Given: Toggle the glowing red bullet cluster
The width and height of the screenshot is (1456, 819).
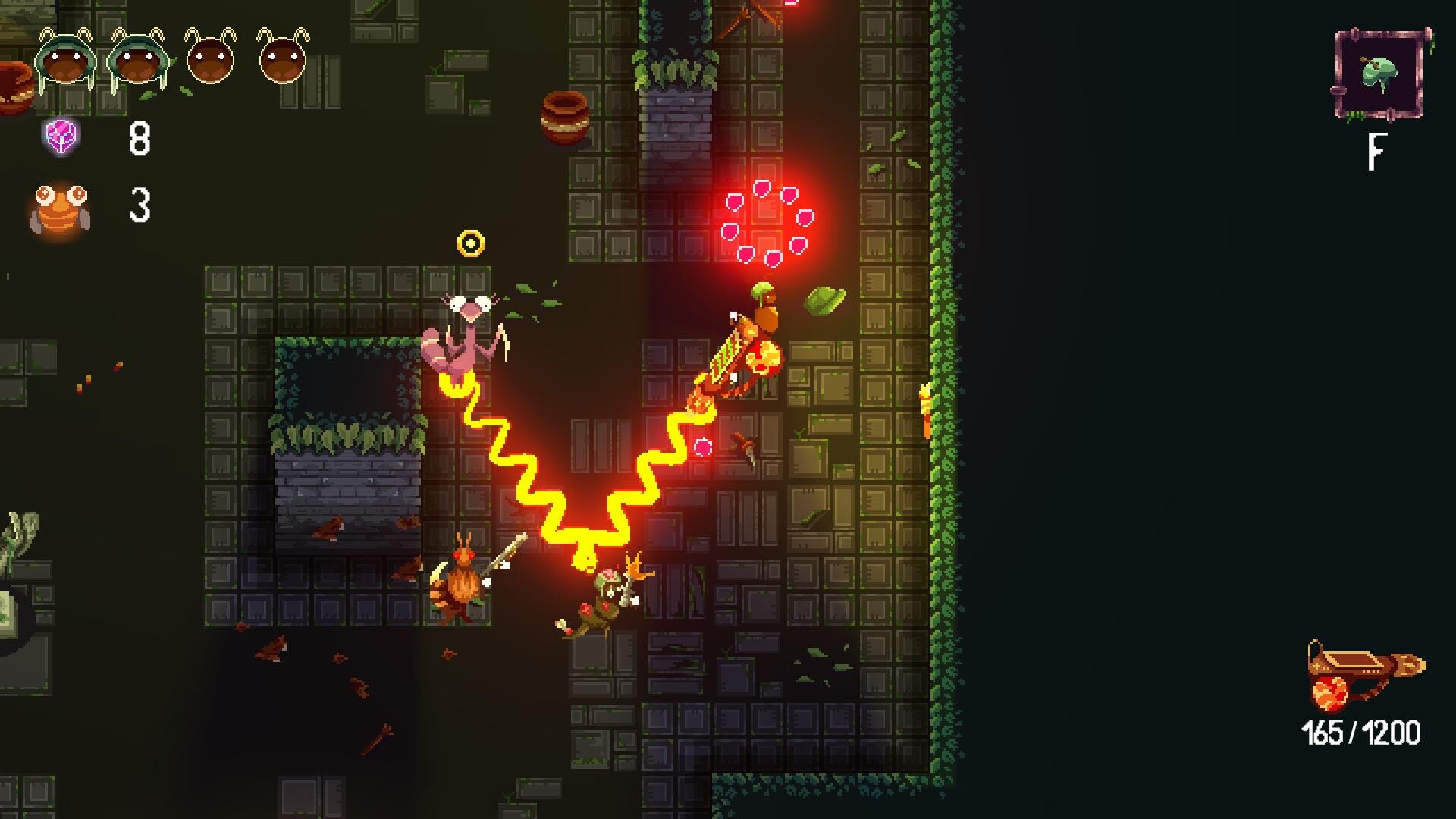Looking at the screenshot, I should coord(766,224).
